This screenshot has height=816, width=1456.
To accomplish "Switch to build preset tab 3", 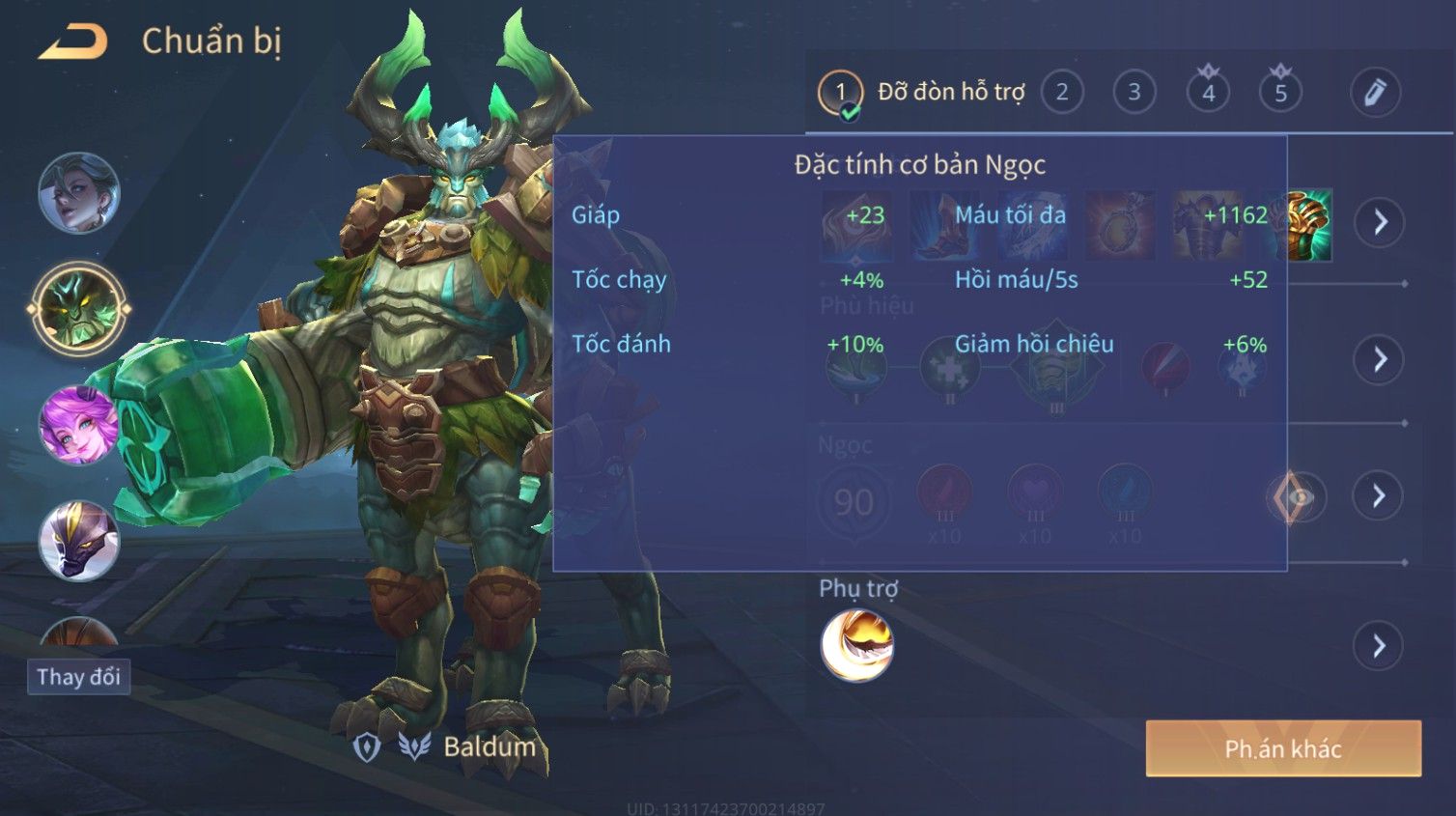I will point(1134,93).
